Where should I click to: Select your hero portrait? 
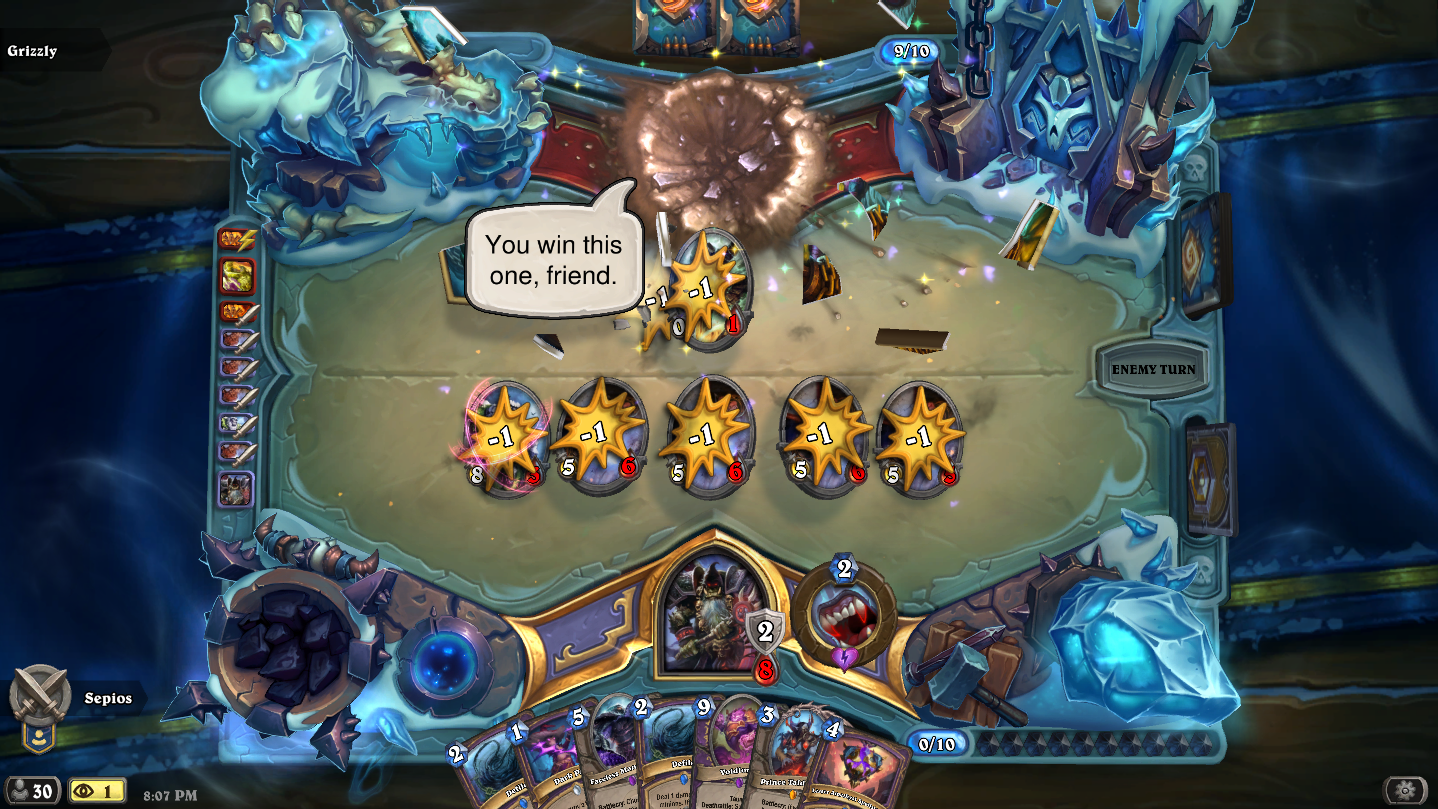point(711,612)
